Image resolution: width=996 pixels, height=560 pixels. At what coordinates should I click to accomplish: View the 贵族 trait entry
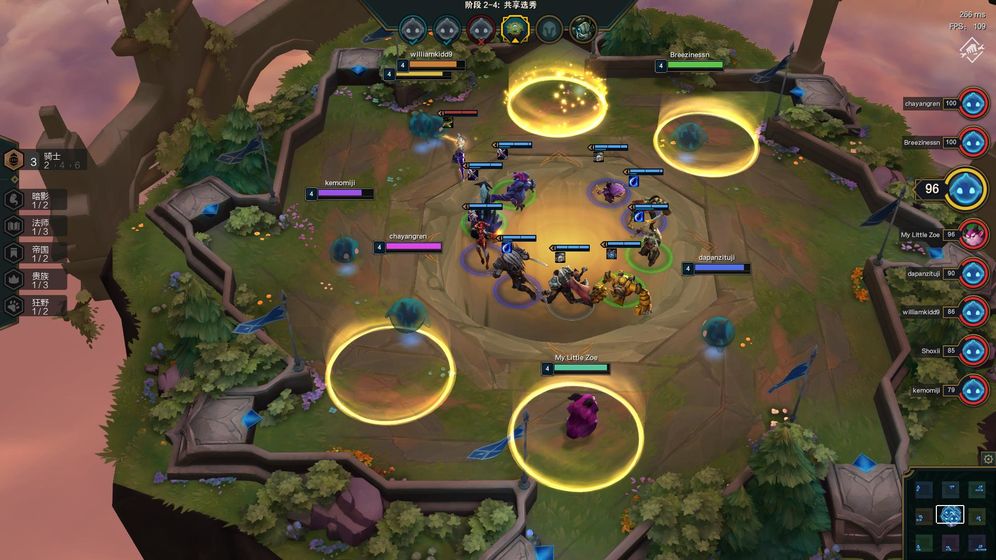(15, 279)
